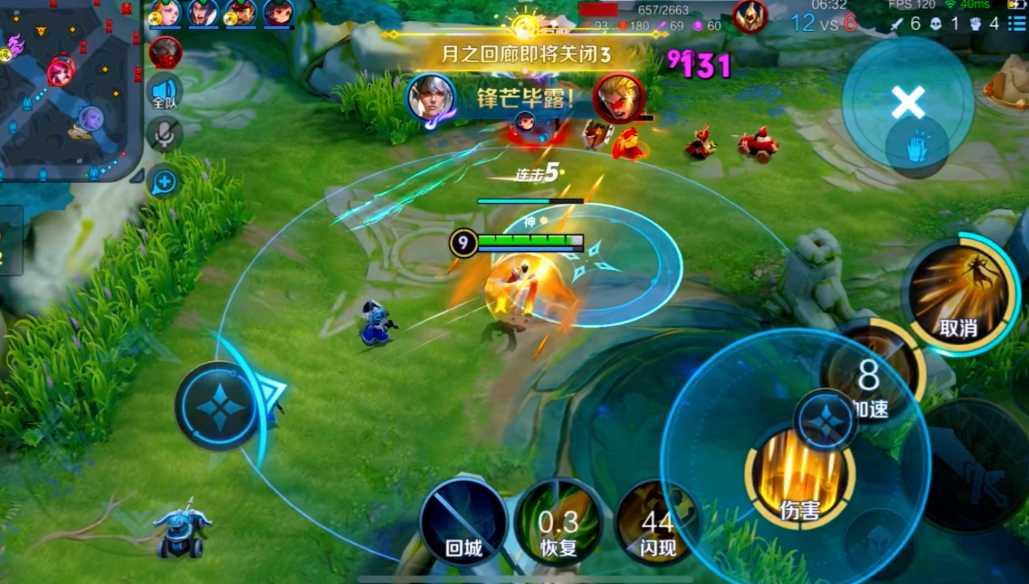Tap the red hero portrait with countdown
The width and height of the screenshot is (1029, 584).
[x=165, y=52]
